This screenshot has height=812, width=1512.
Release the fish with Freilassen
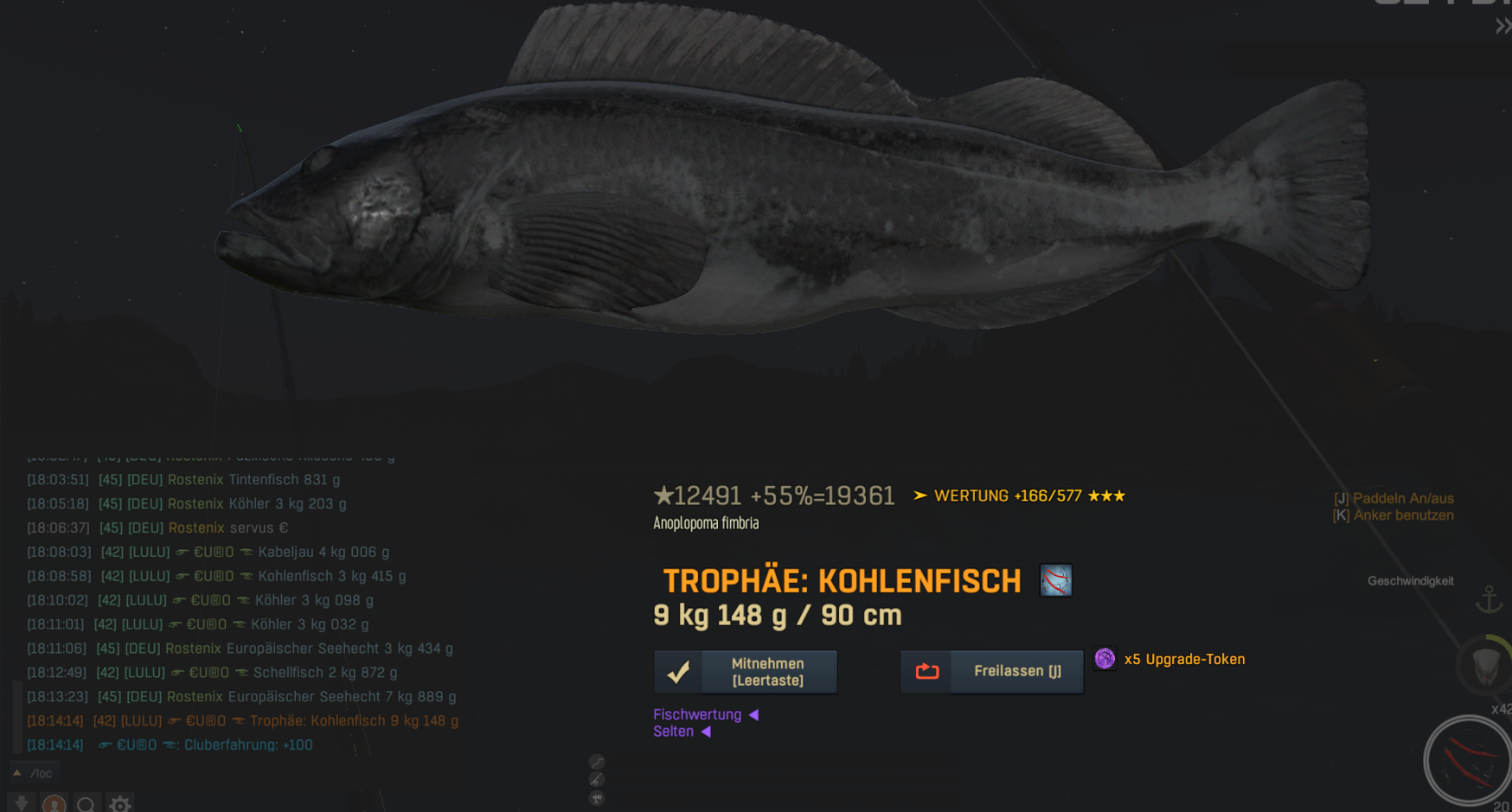coord(992,672)
